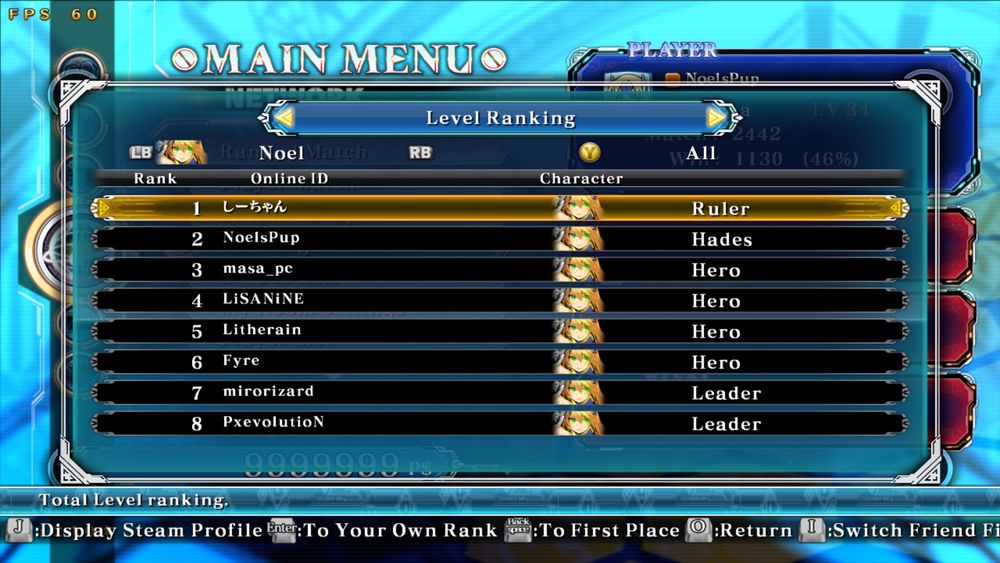The image size is (1000, 563).
Task: Select the mirorizard ranking row
Action: [x=500, y=393]
